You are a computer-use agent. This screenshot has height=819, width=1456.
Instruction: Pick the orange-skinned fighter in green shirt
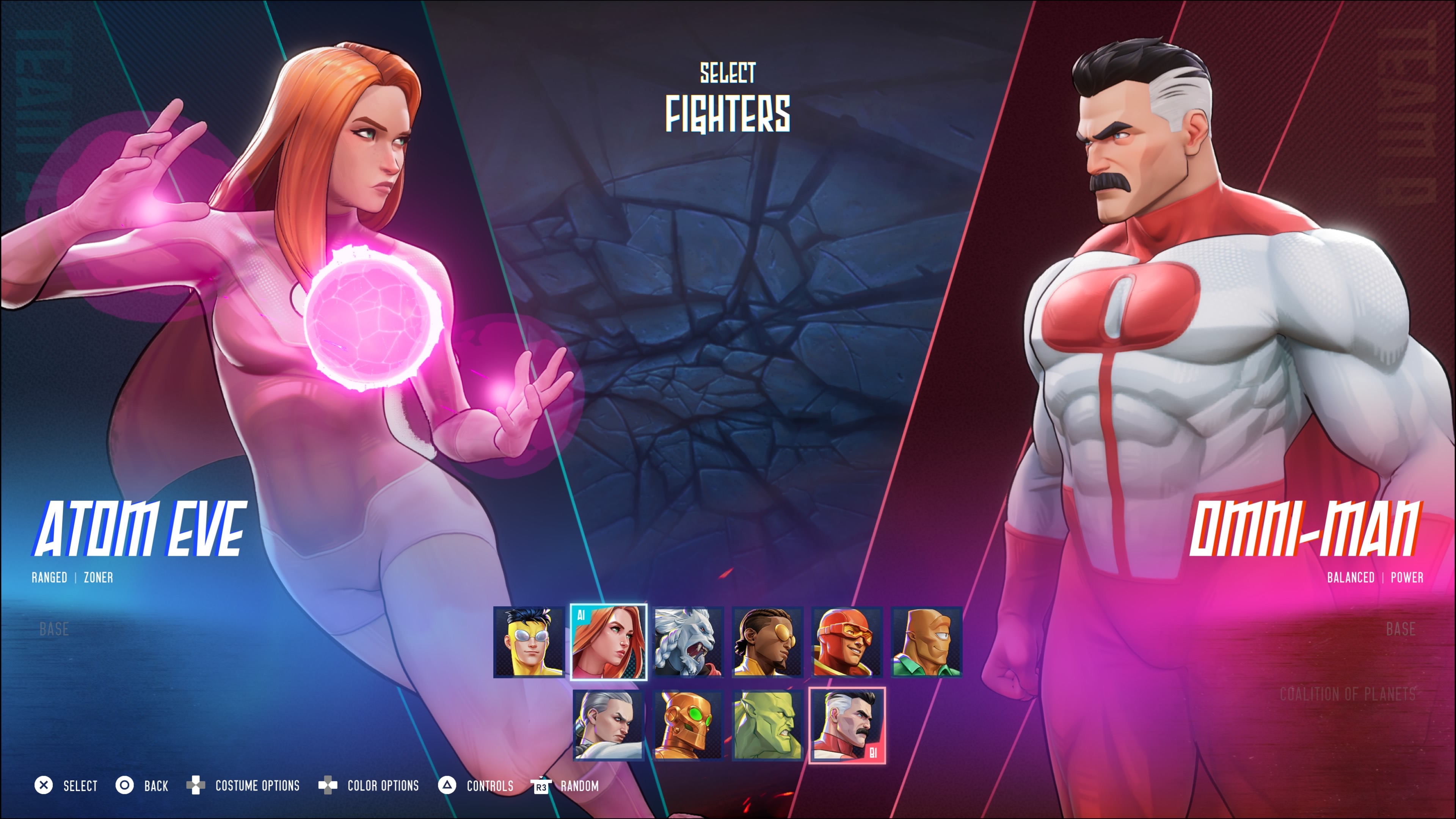[926, 642]
